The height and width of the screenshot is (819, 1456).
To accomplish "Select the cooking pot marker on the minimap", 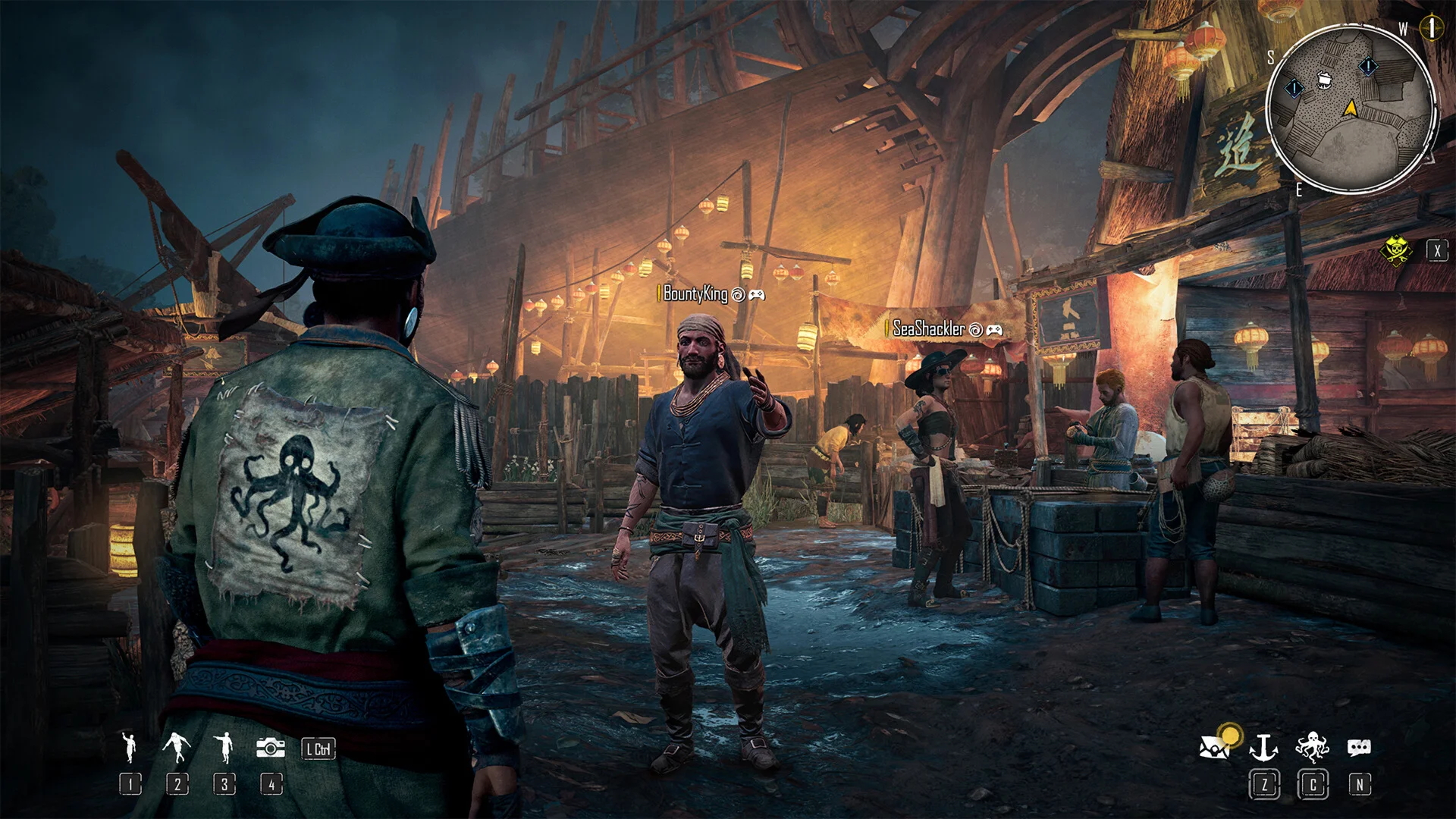I will tap(1325, 78).
